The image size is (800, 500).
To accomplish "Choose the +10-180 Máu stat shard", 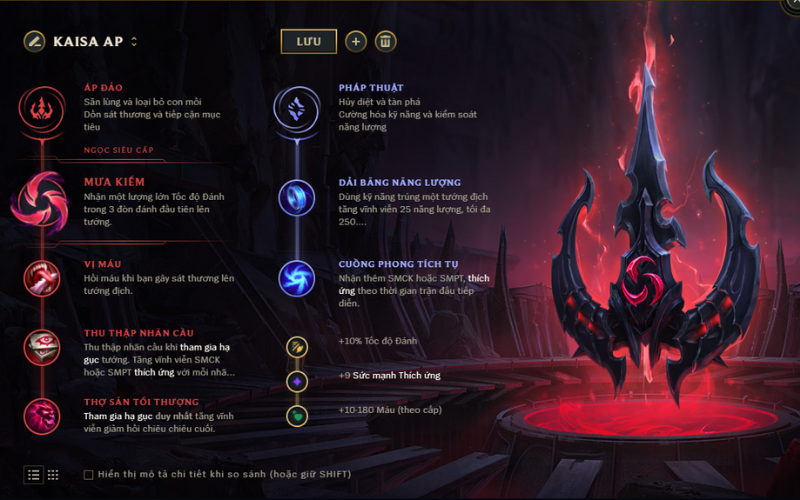I will [x=297, y=414].
